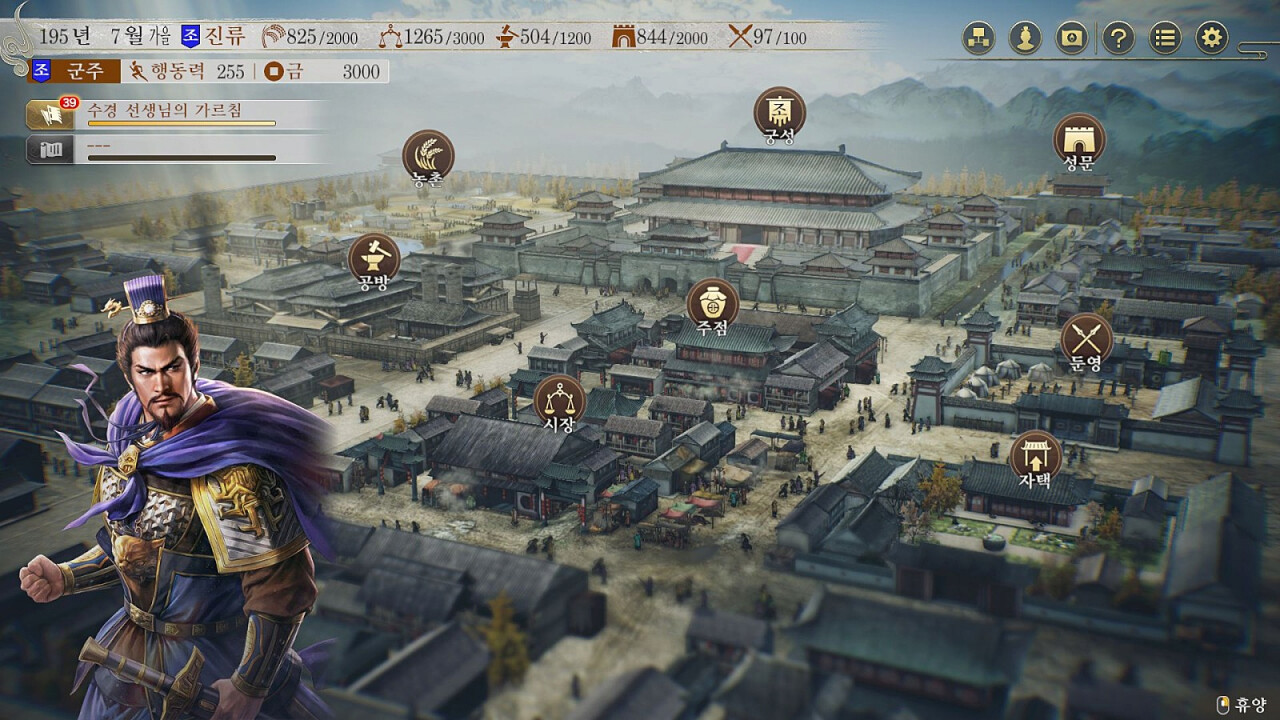Viewport: 1280px width, 720px height.
Task: Choose the 둔영 barracks
Action: coord(1086,338)
